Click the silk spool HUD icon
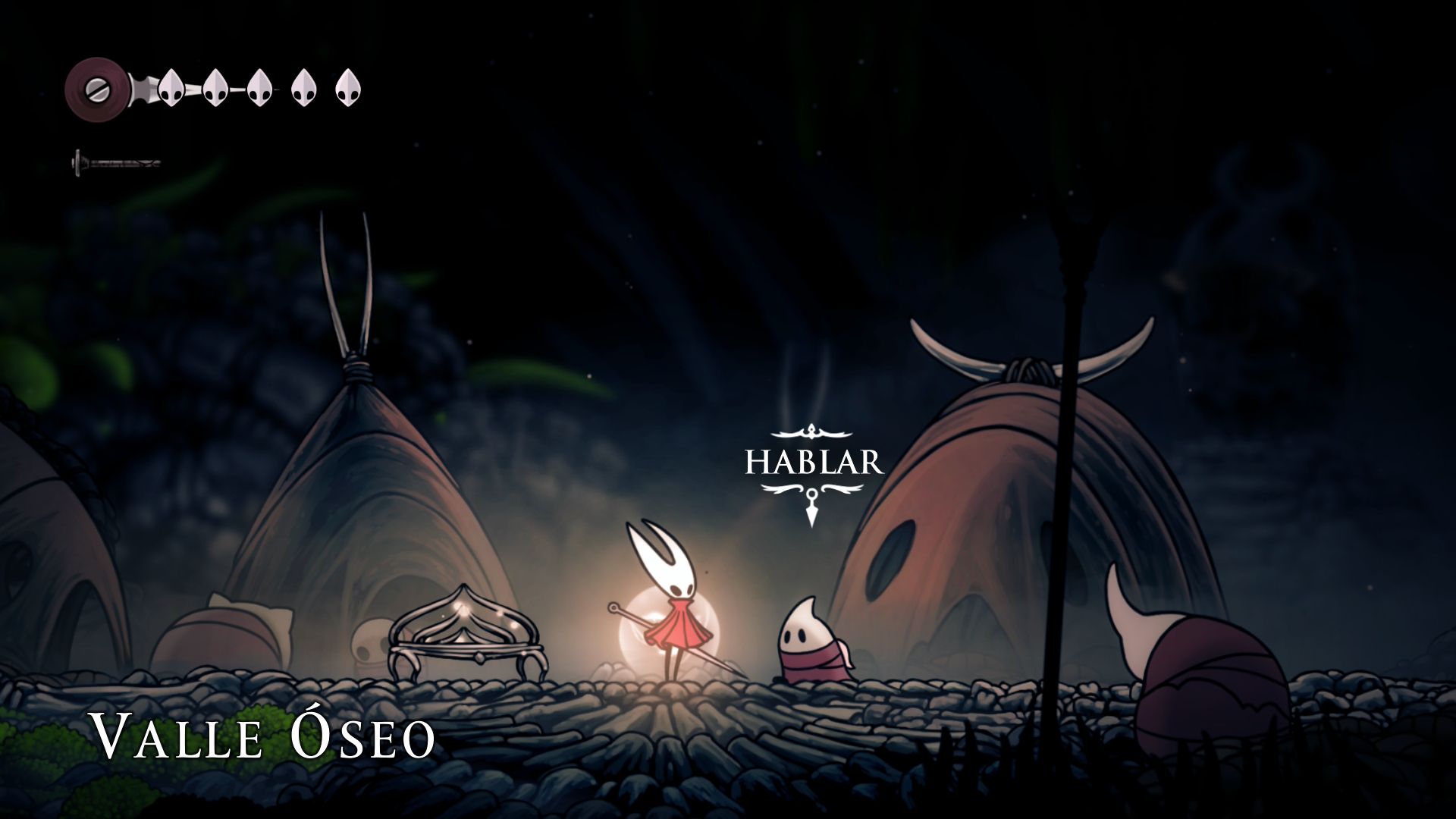The width and height of the screenshot is (1456, 819). point(96,89)
